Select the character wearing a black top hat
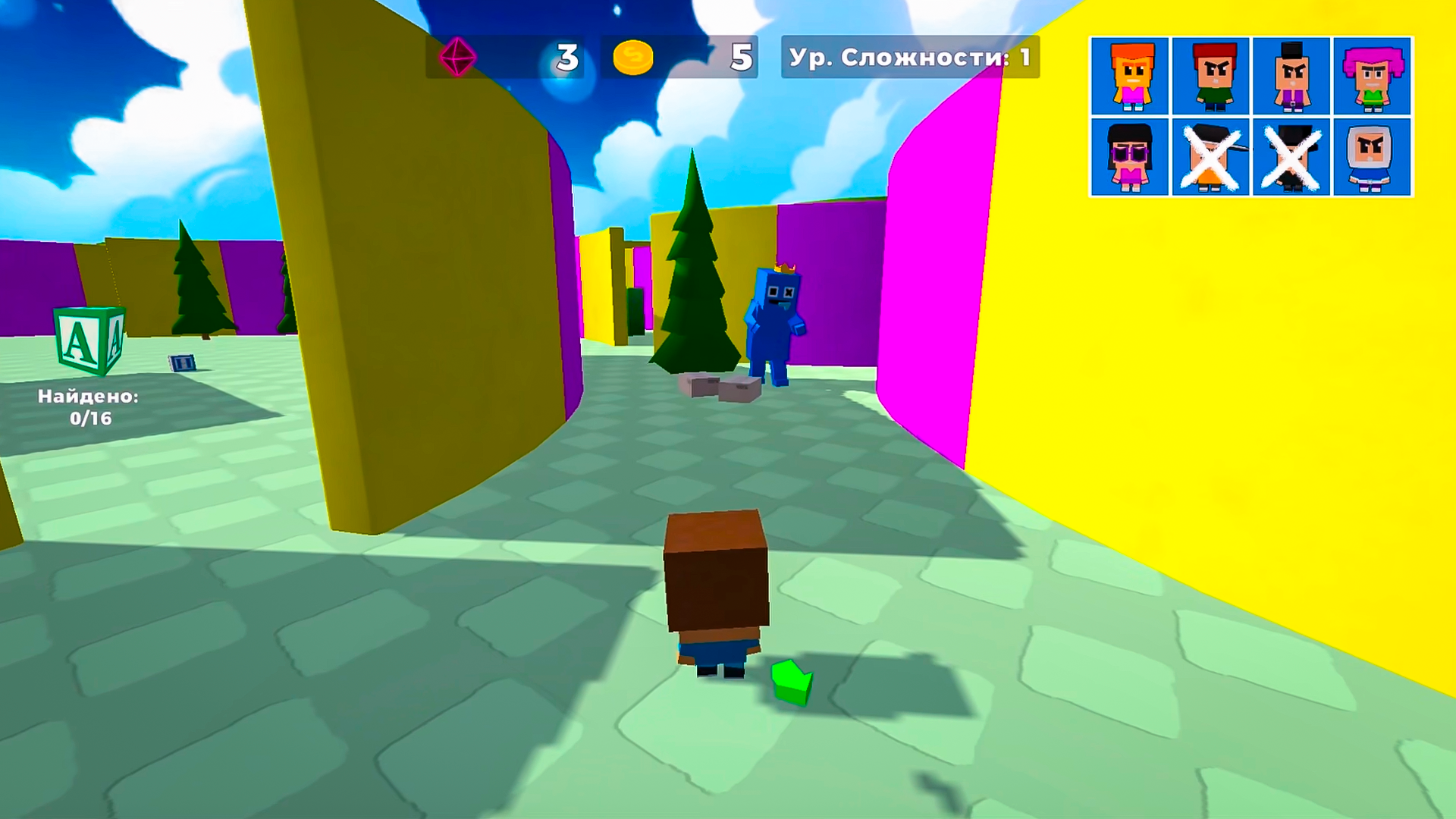The image size is (1456, 819). tap(1292, 77)
